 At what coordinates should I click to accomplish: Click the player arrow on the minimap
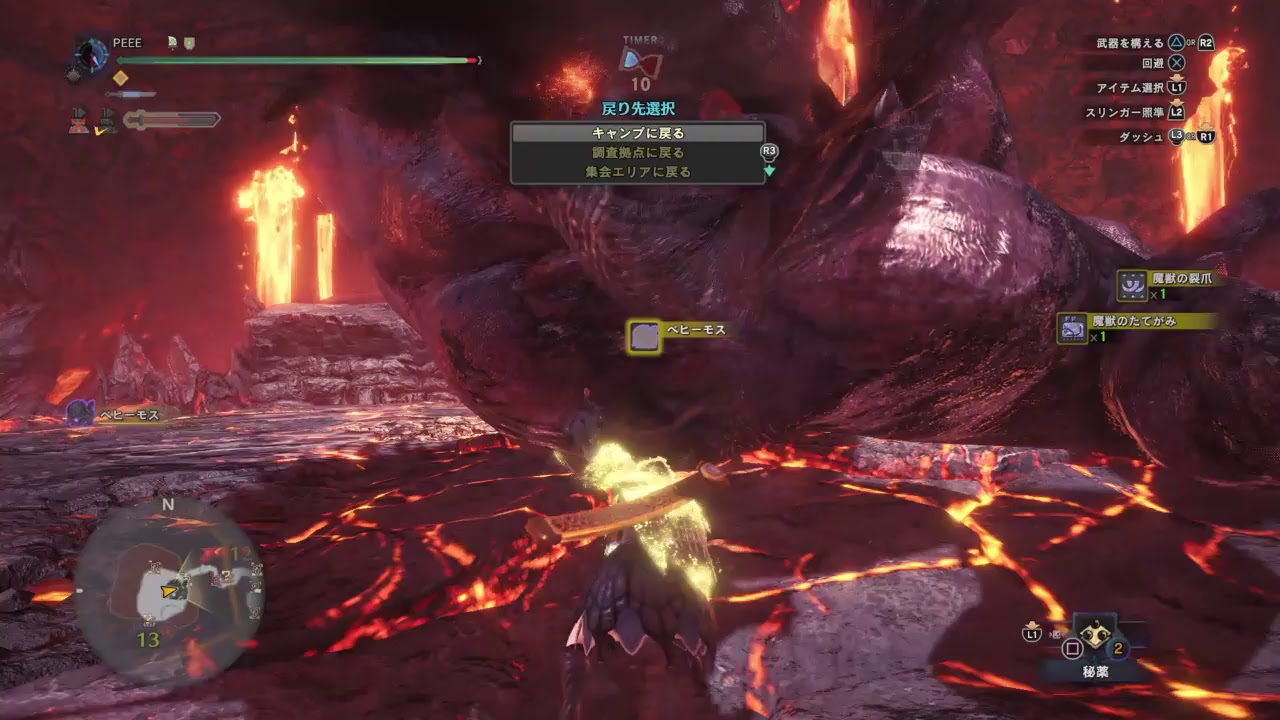170,590
